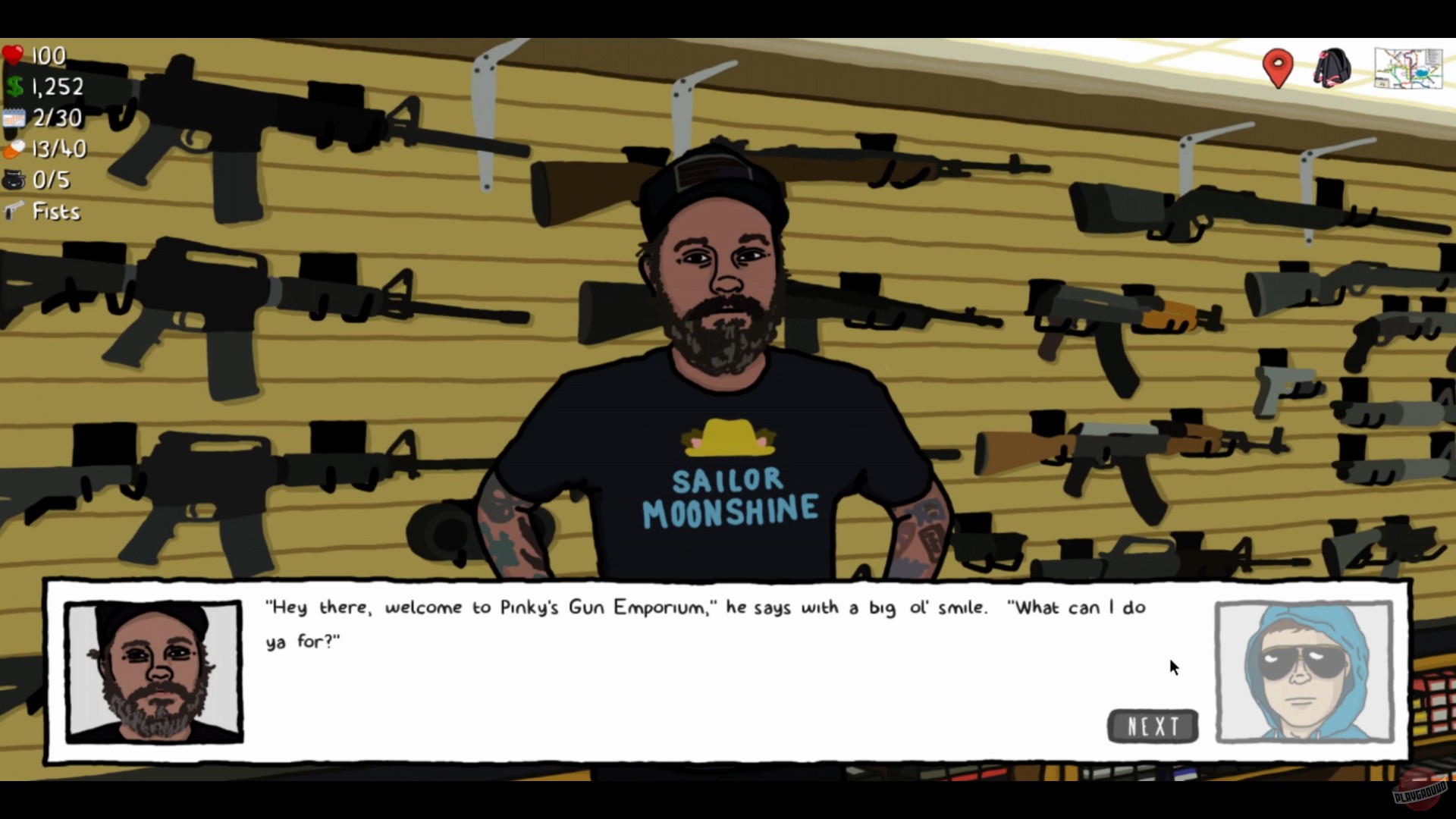Open the calendar icon showing 2/30

click(x=14, y=118)
